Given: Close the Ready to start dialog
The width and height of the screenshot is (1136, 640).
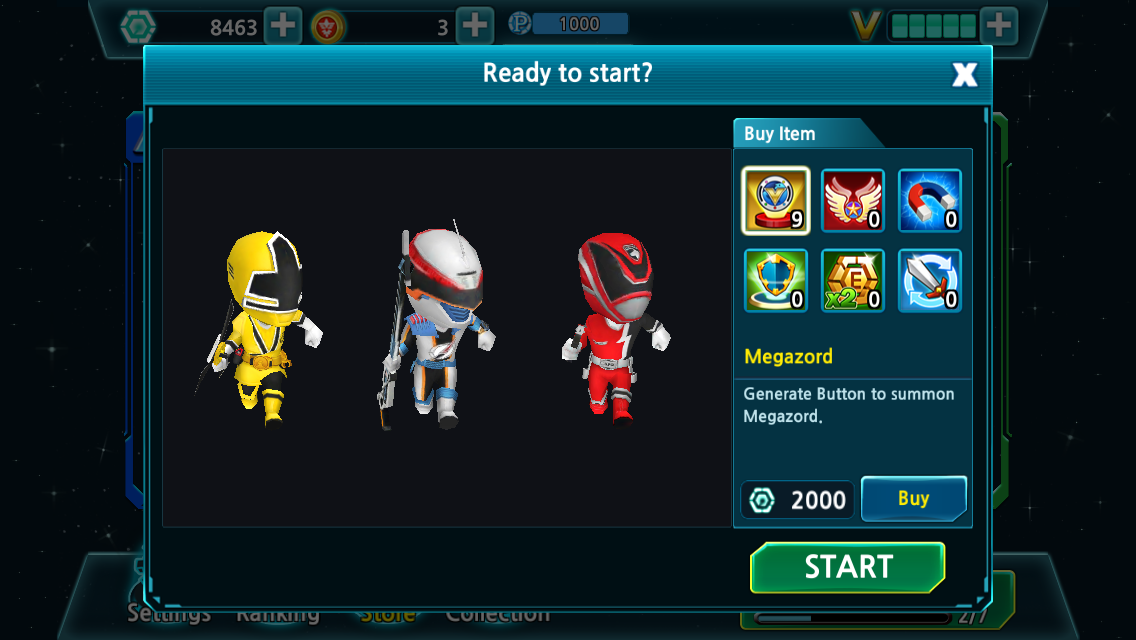Looking at the screenshot, I should [x=964, y=74].
